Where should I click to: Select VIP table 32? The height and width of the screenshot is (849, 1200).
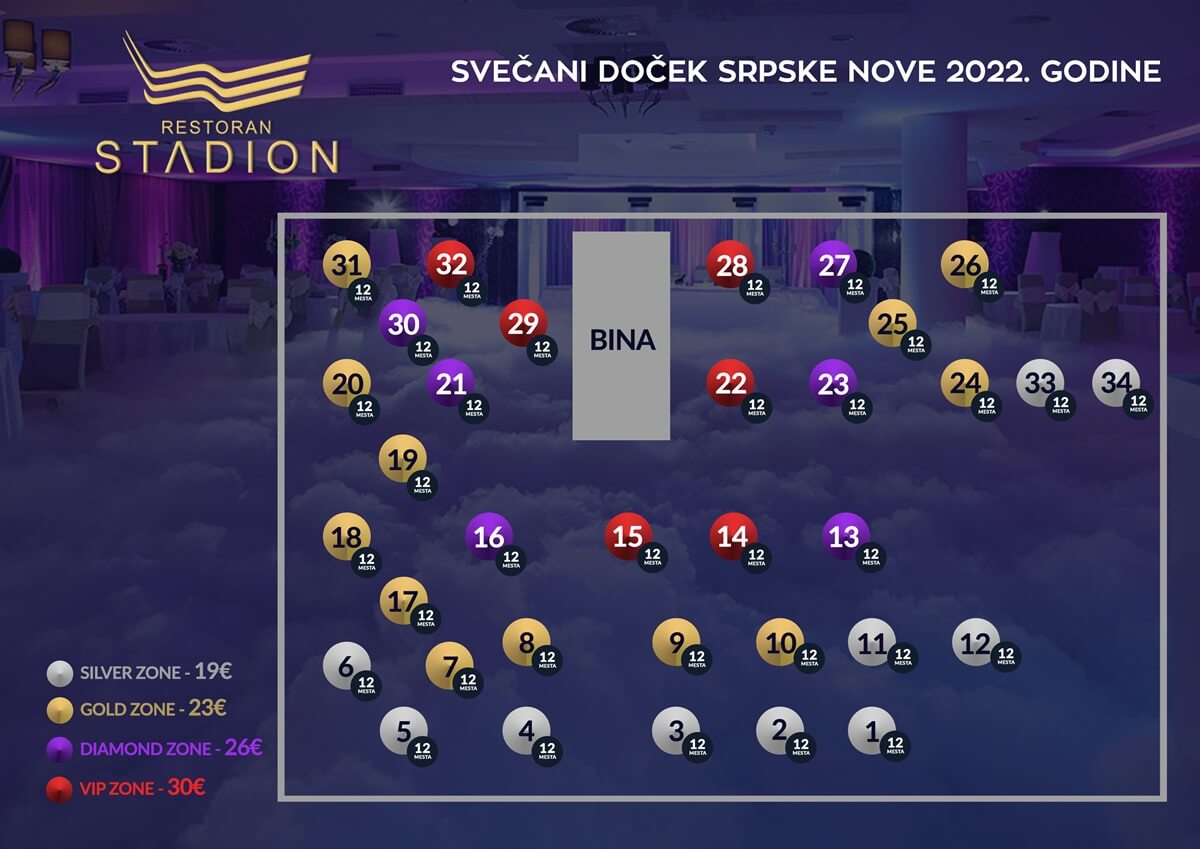pyautogui.click(x=451, y=265)
